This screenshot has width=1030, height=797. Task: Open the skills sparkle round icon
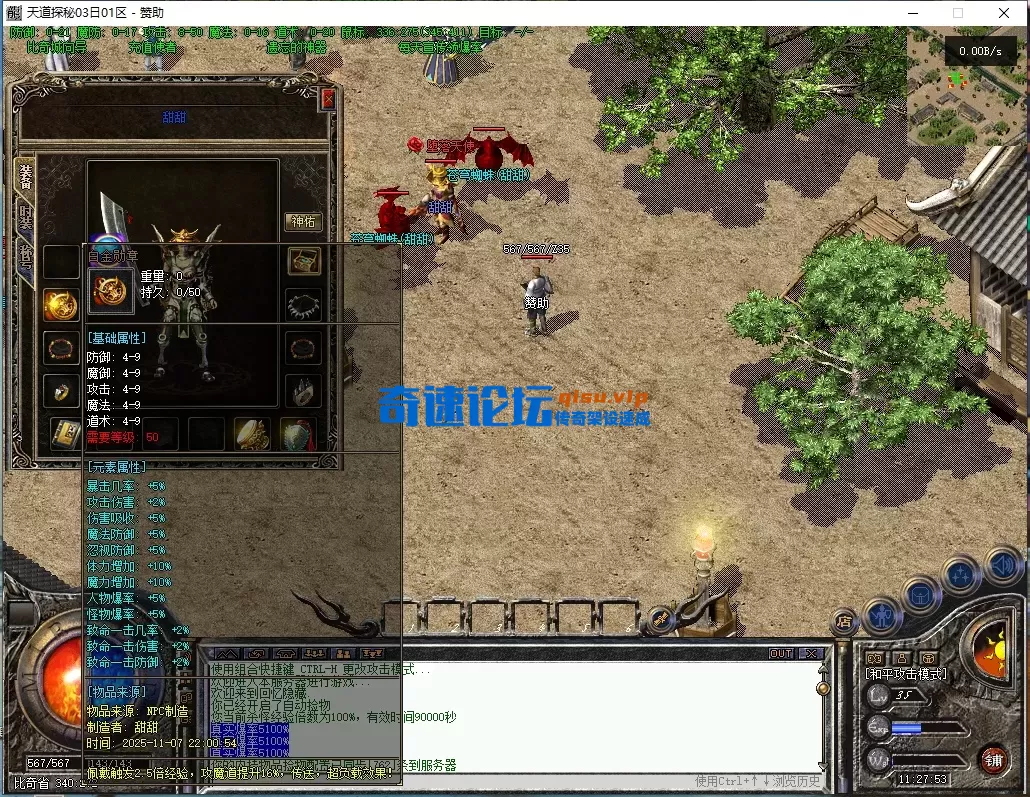pyautogui.click(x=961, y=576)
